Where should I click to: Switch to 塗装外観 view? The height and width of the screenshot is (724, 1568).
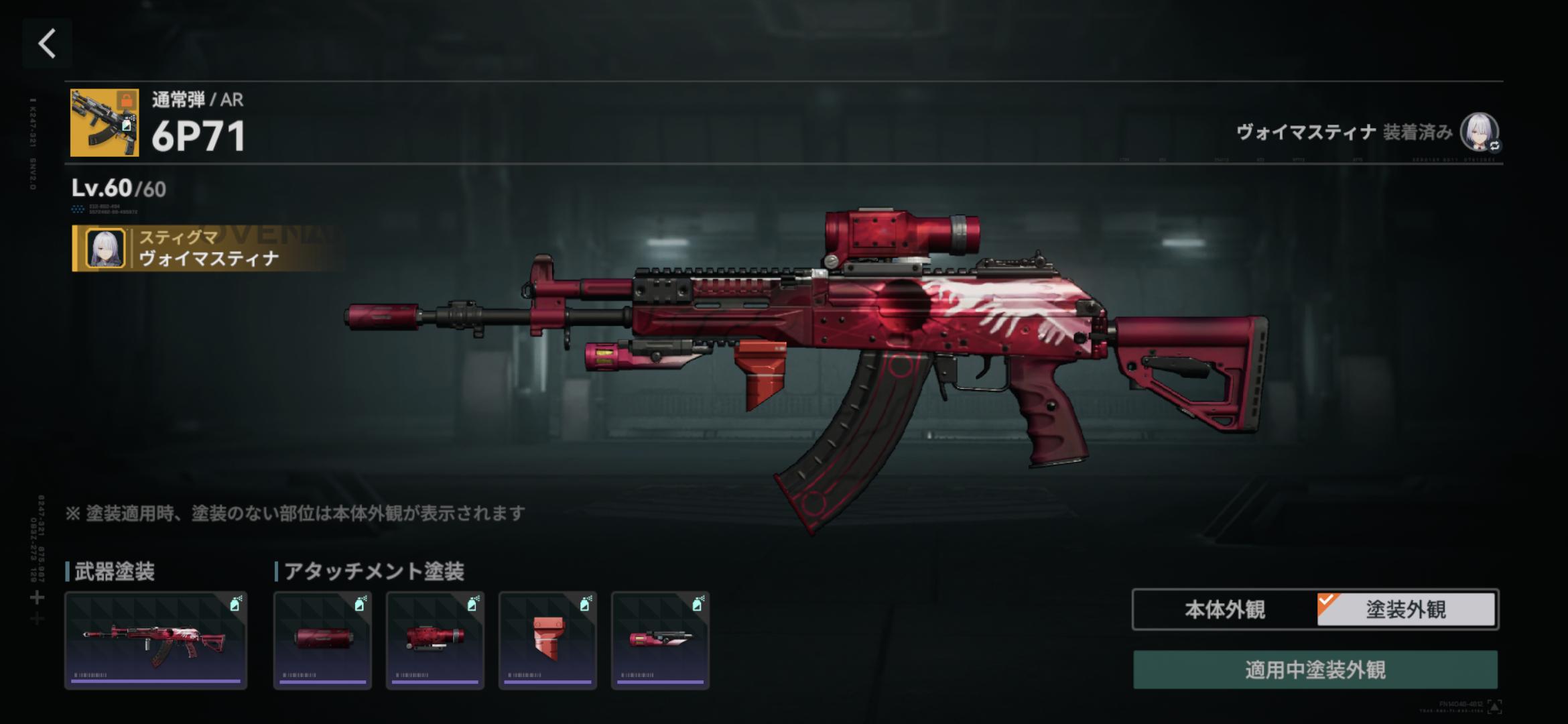coord(1406,609)
